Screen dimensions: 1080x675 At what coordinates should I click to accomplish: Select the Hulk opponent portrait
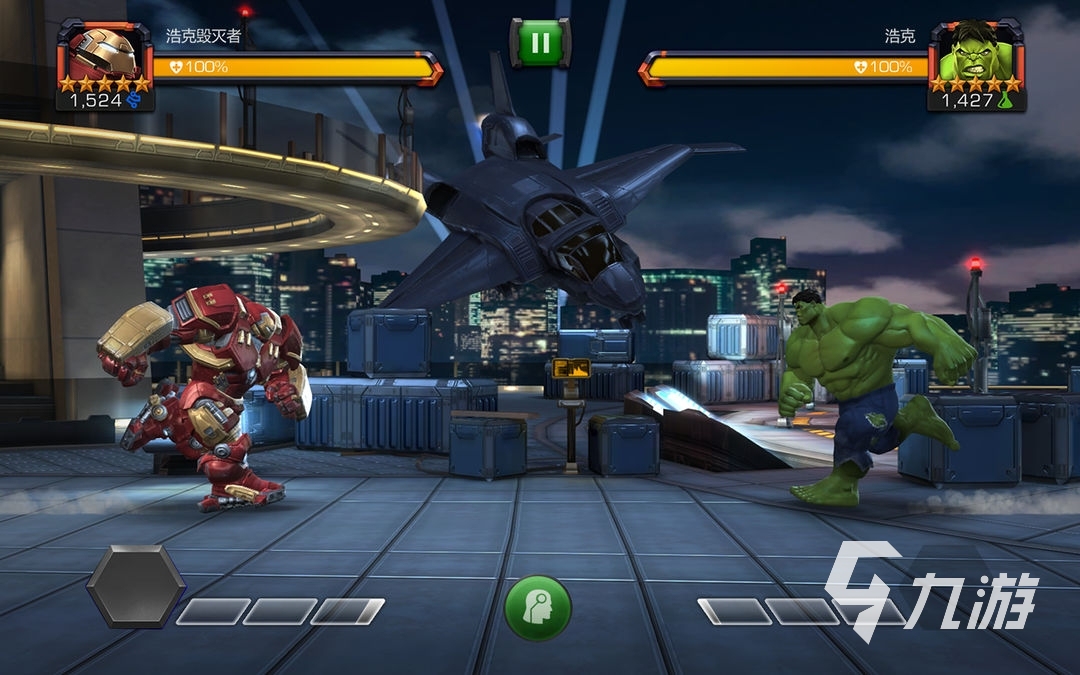click(975, 54)
